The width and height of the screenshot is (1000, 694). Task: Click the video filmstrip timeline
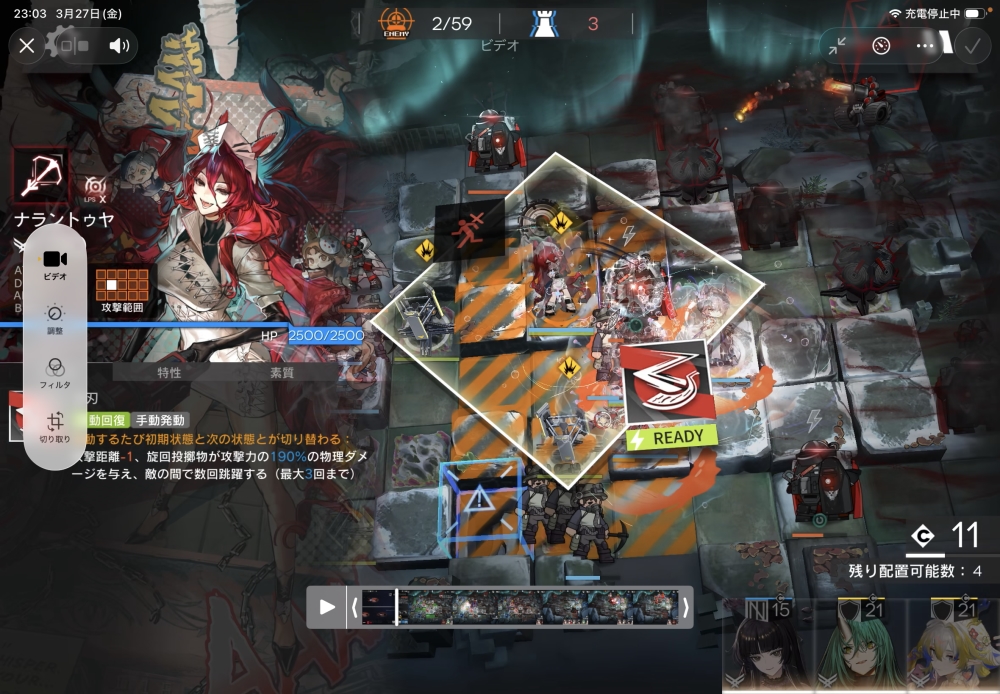[520, 607]
